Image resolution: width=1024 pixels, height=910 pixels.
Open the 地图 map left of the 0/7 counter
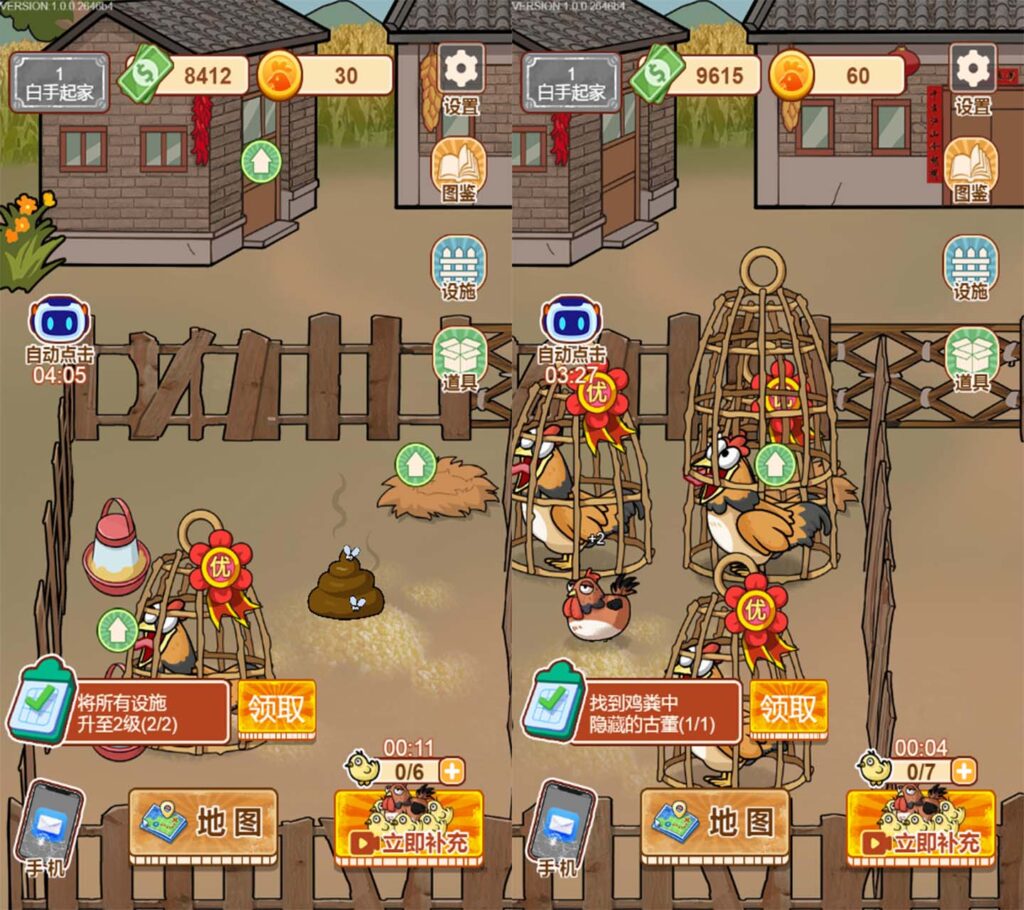point(715,823)
